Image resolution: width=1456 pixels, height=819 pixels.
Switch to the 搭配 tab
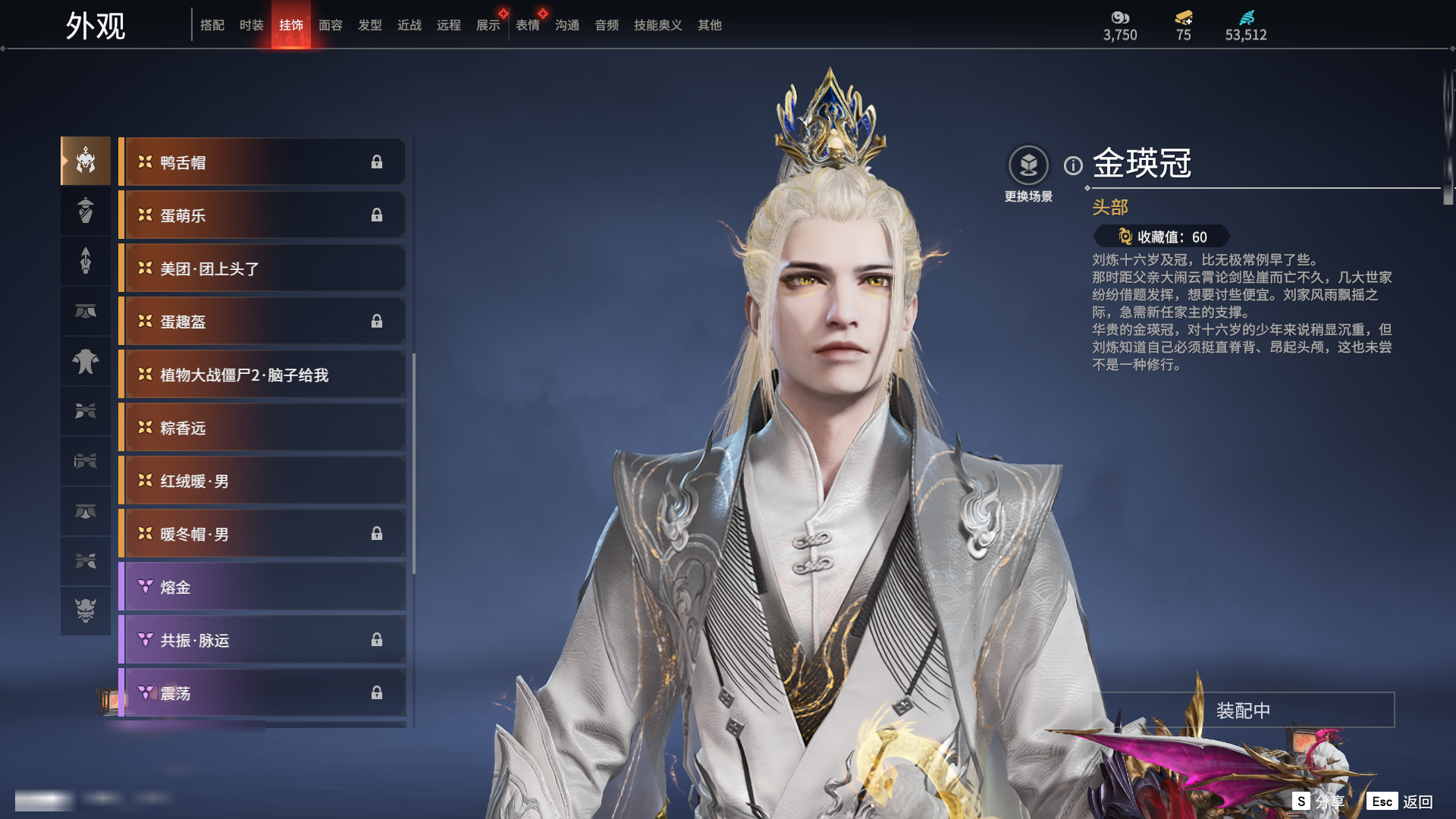point(212,25)
